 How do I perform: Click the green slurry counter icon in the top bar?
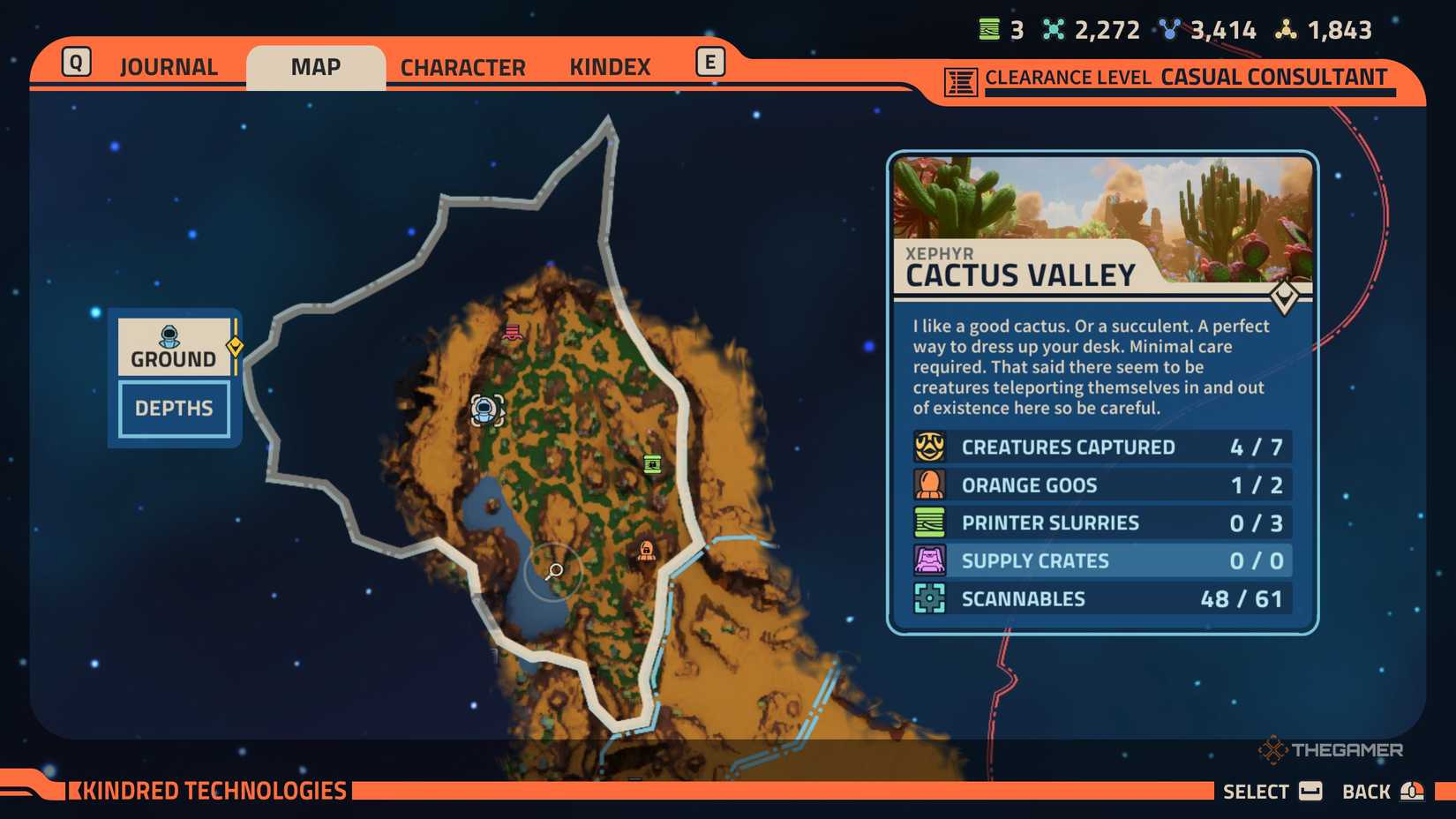[x=988, y=29]
